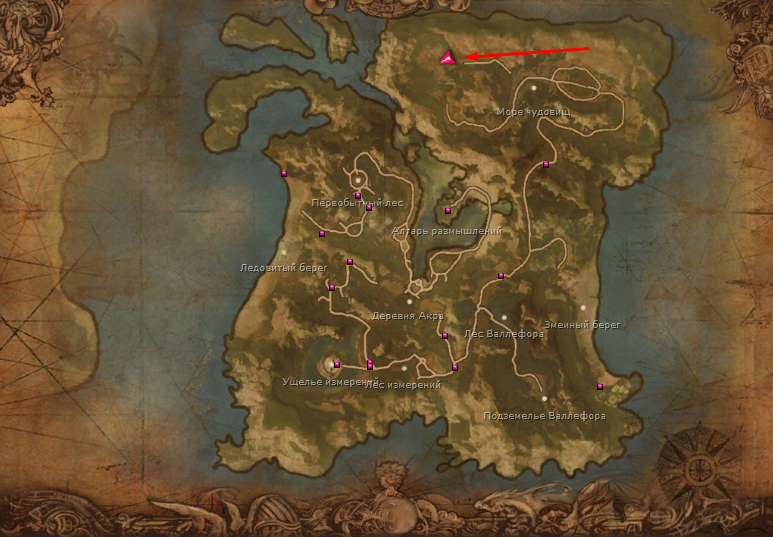Select the Море чудовищ map label
The image size is (773, 537).
coord(533,112)
